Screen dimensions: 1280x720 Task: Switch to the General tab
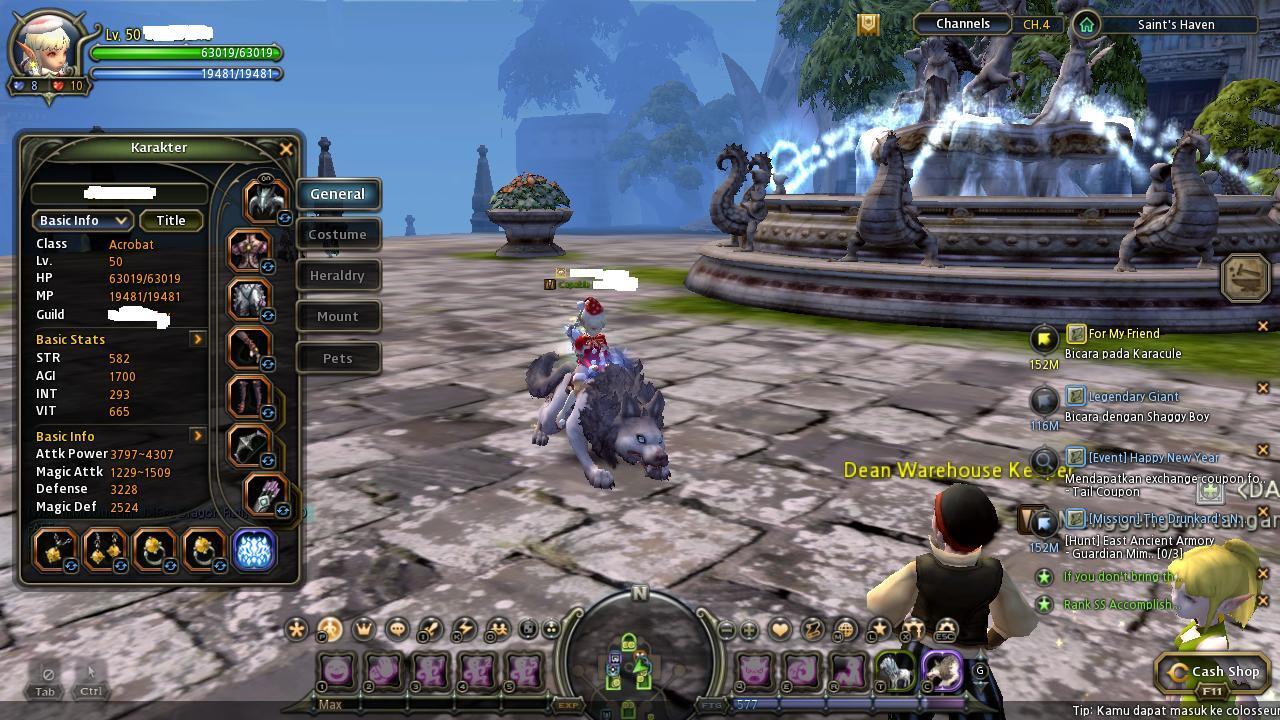[x=338, y=194]
